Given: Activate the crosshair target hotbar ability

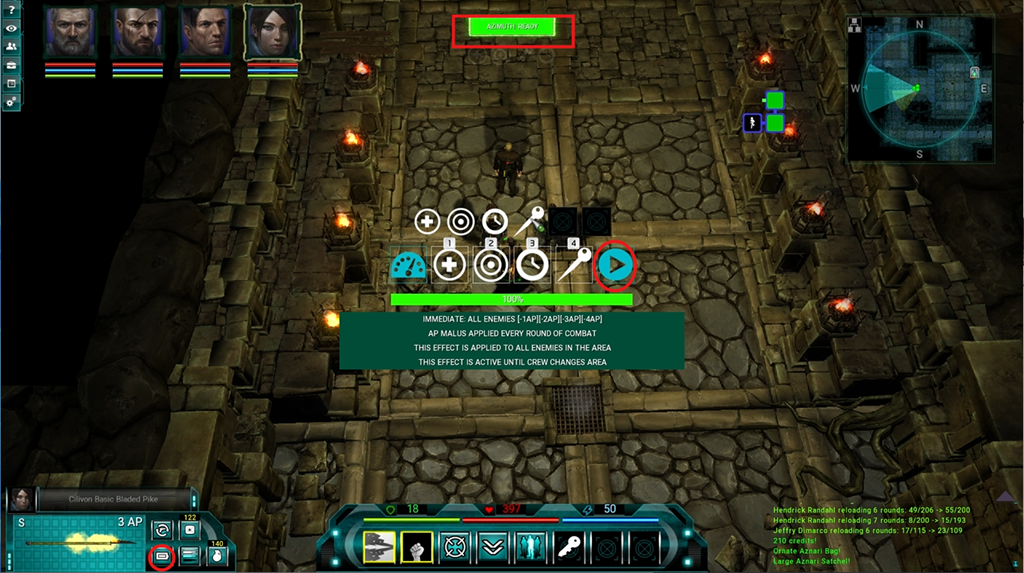Looking at the screenshot, I should coord(458,546).
